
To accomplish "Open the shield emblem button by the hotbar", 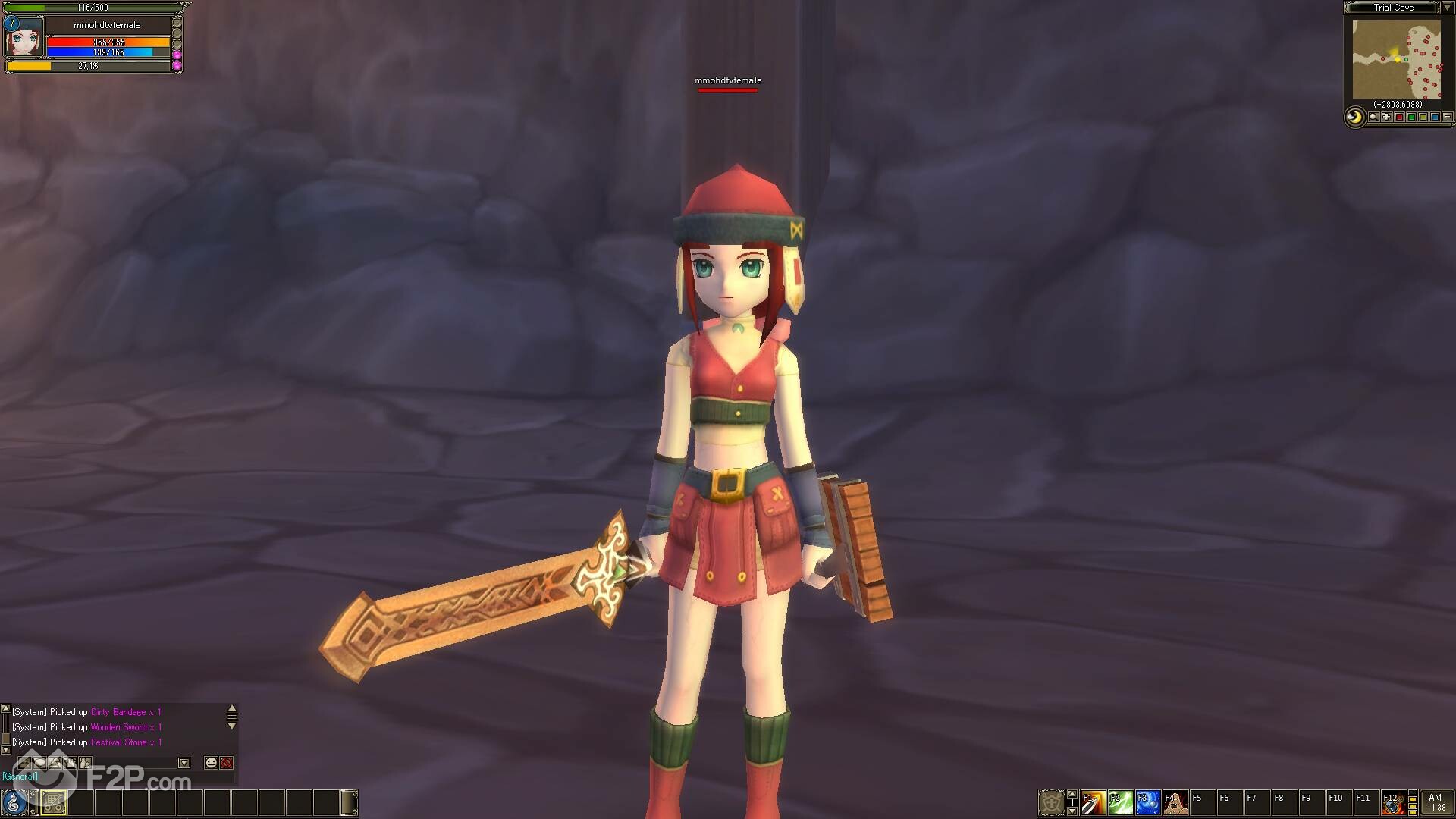I will [1051, 802].
